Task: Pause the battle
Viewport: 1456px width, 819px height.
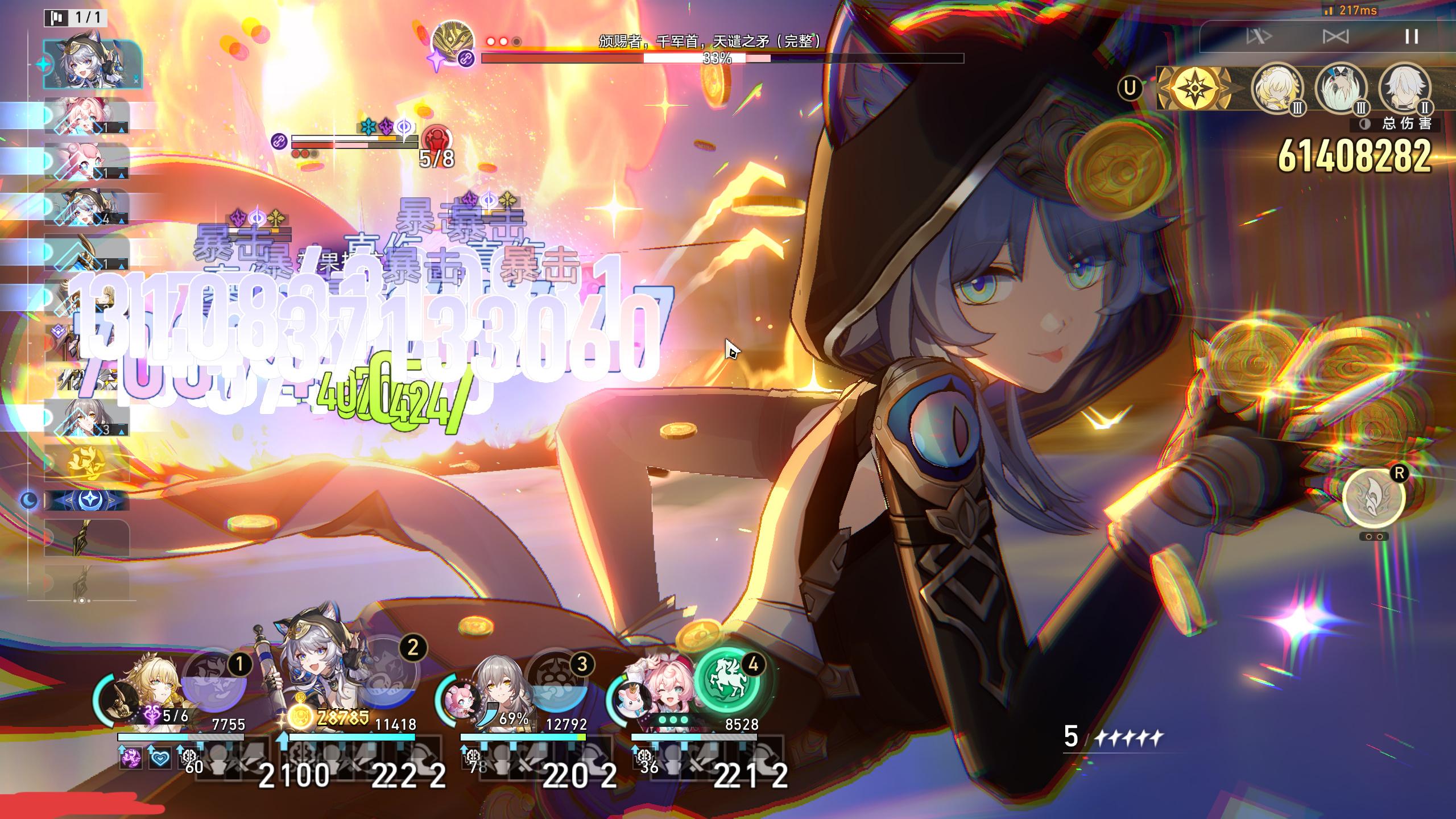Action: 1411,37
